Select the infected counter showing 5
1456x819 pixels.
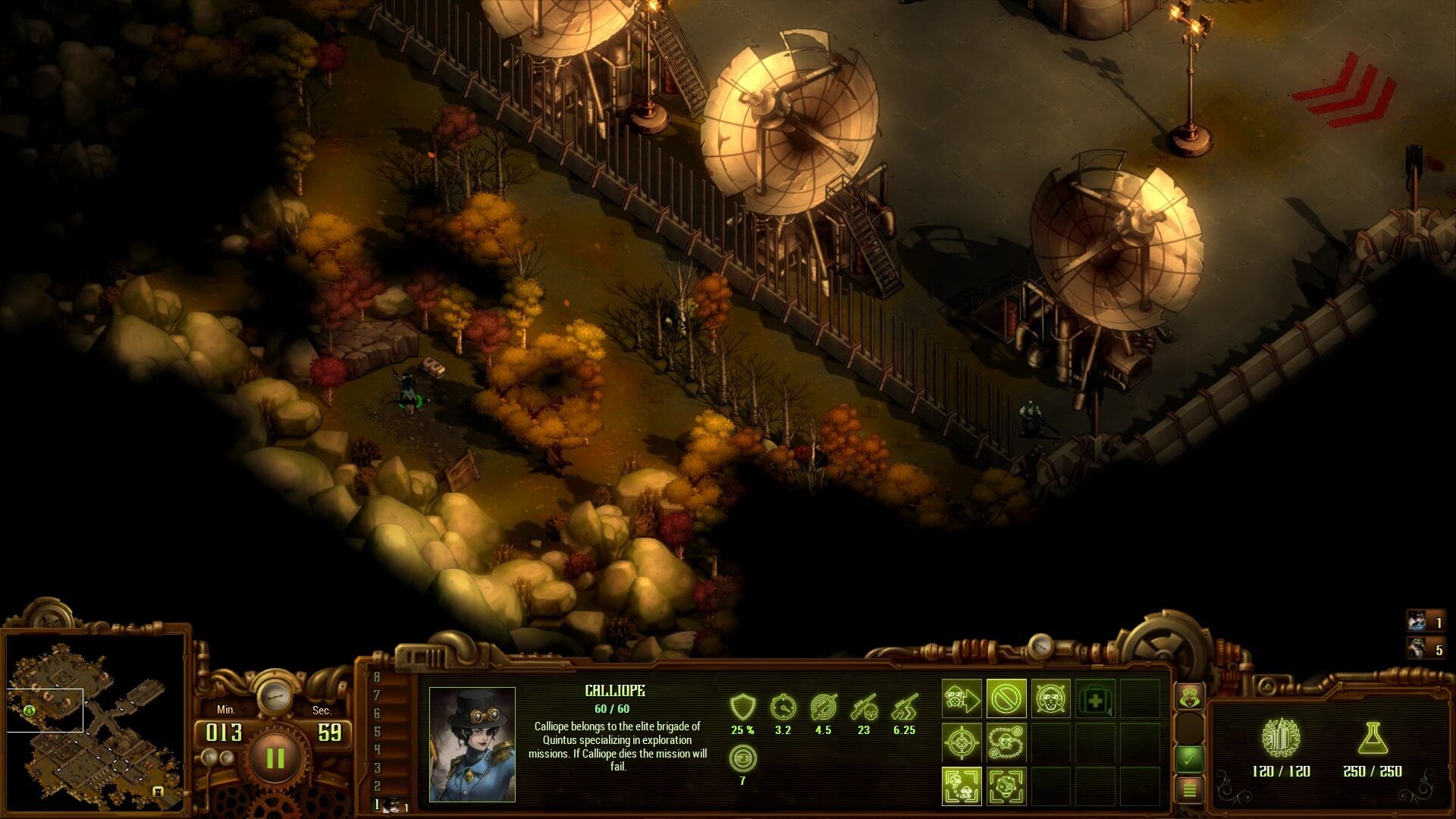point(1425,649)
